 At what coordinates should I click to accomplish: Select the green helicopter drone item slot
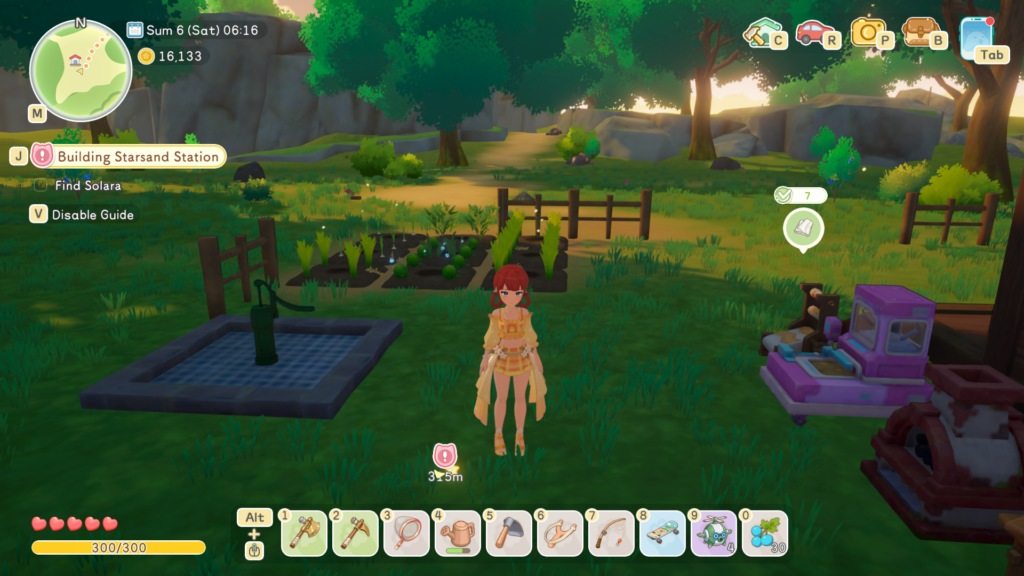(x=712, y=534)
